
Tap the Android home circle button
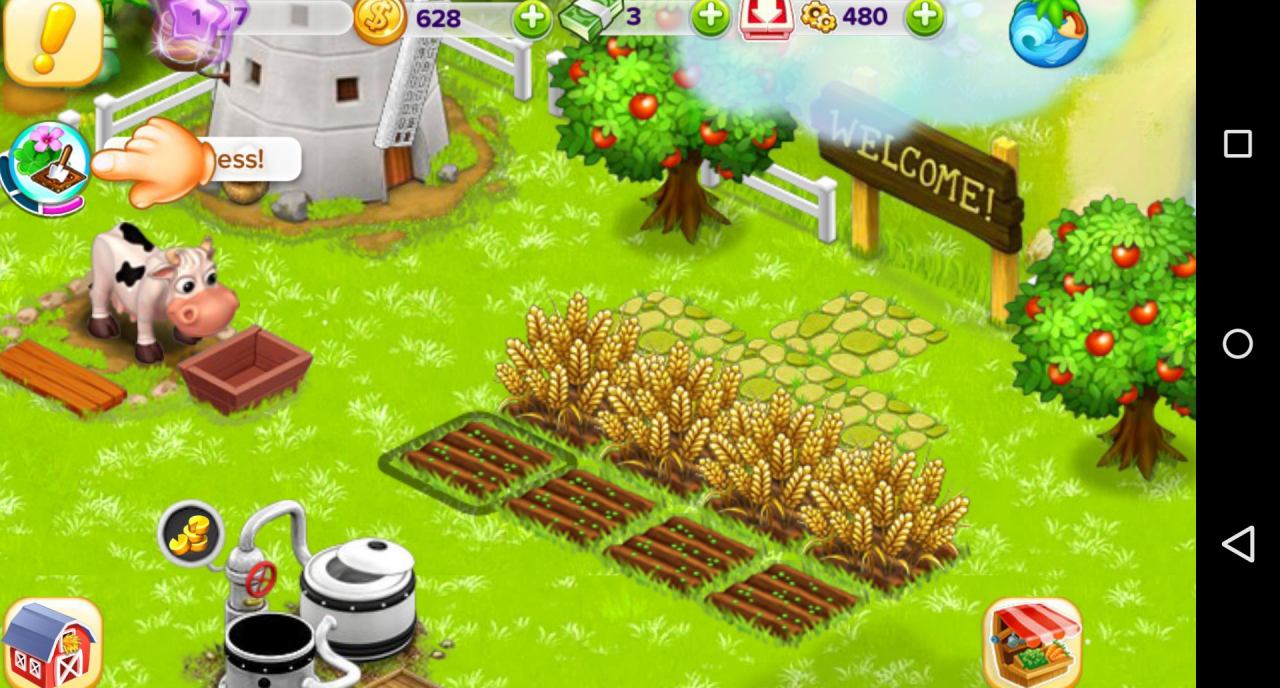click(x=1237, y=344)
